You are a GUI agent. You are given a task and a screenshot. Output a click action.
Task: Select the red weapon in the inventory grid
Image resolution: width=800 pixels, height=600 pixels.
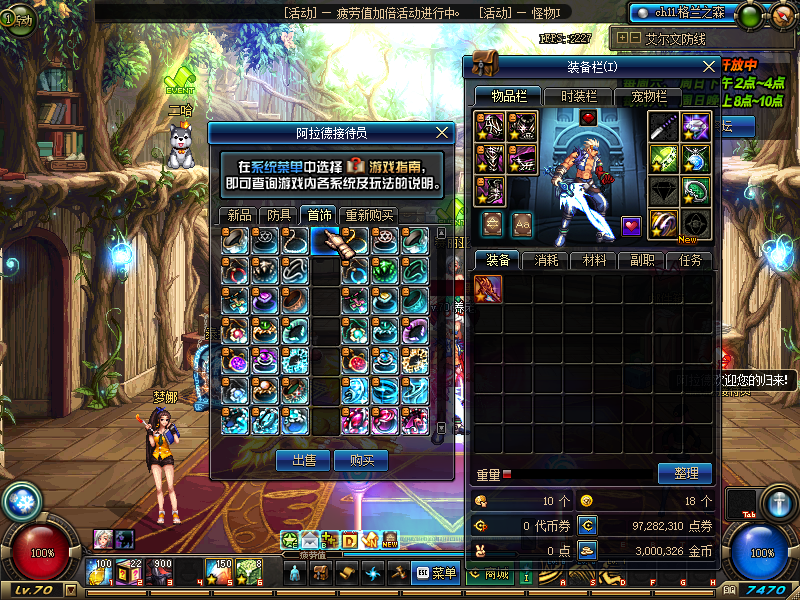point(488,289)
